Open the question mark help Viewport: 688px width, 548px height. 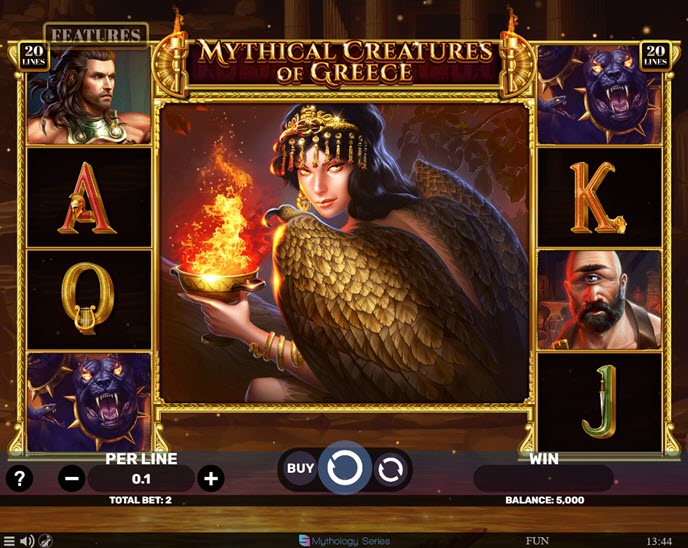19,478
